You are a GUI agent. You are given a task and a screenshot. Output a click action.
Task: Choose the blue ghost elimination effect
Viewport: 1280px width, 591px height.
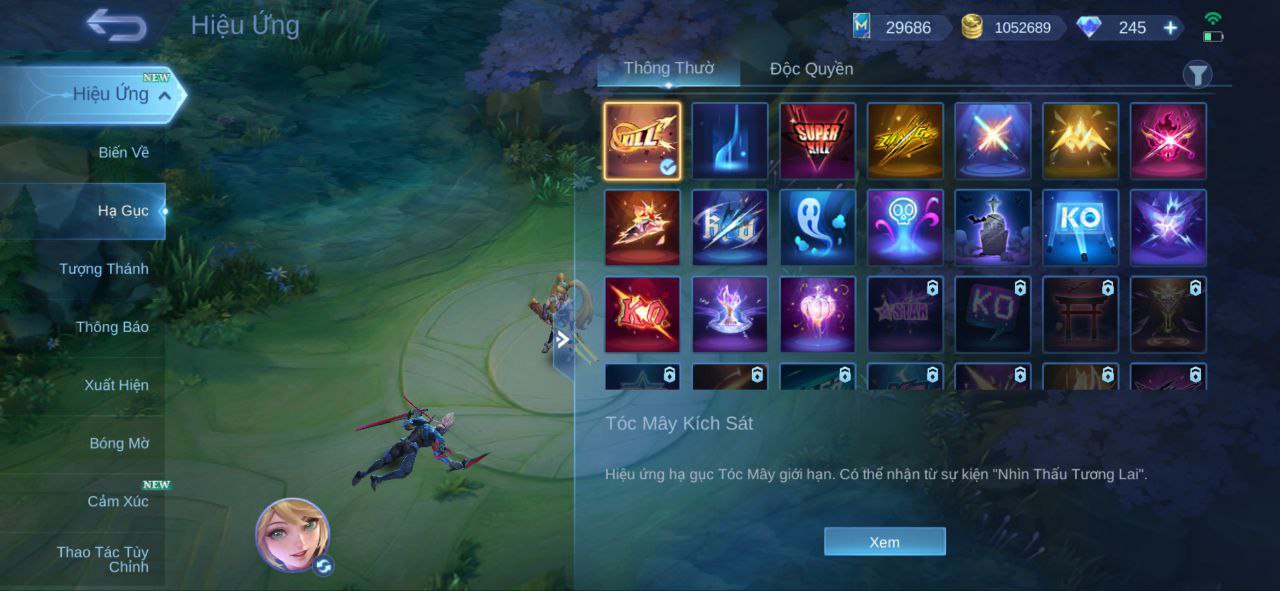[817, 228]
